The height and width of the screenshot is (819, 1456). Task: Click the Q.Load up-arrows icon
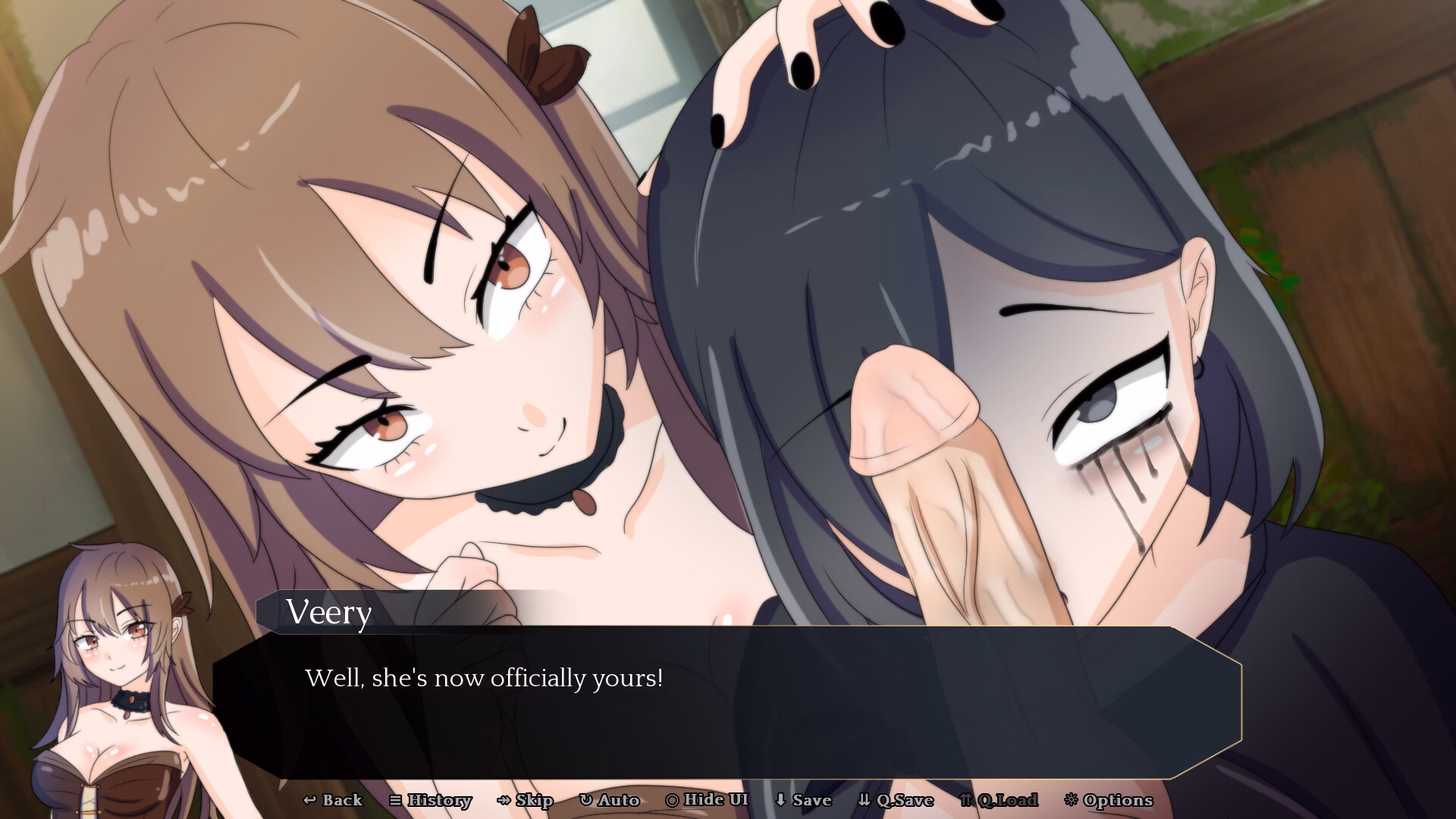click(x=965, y=800)
